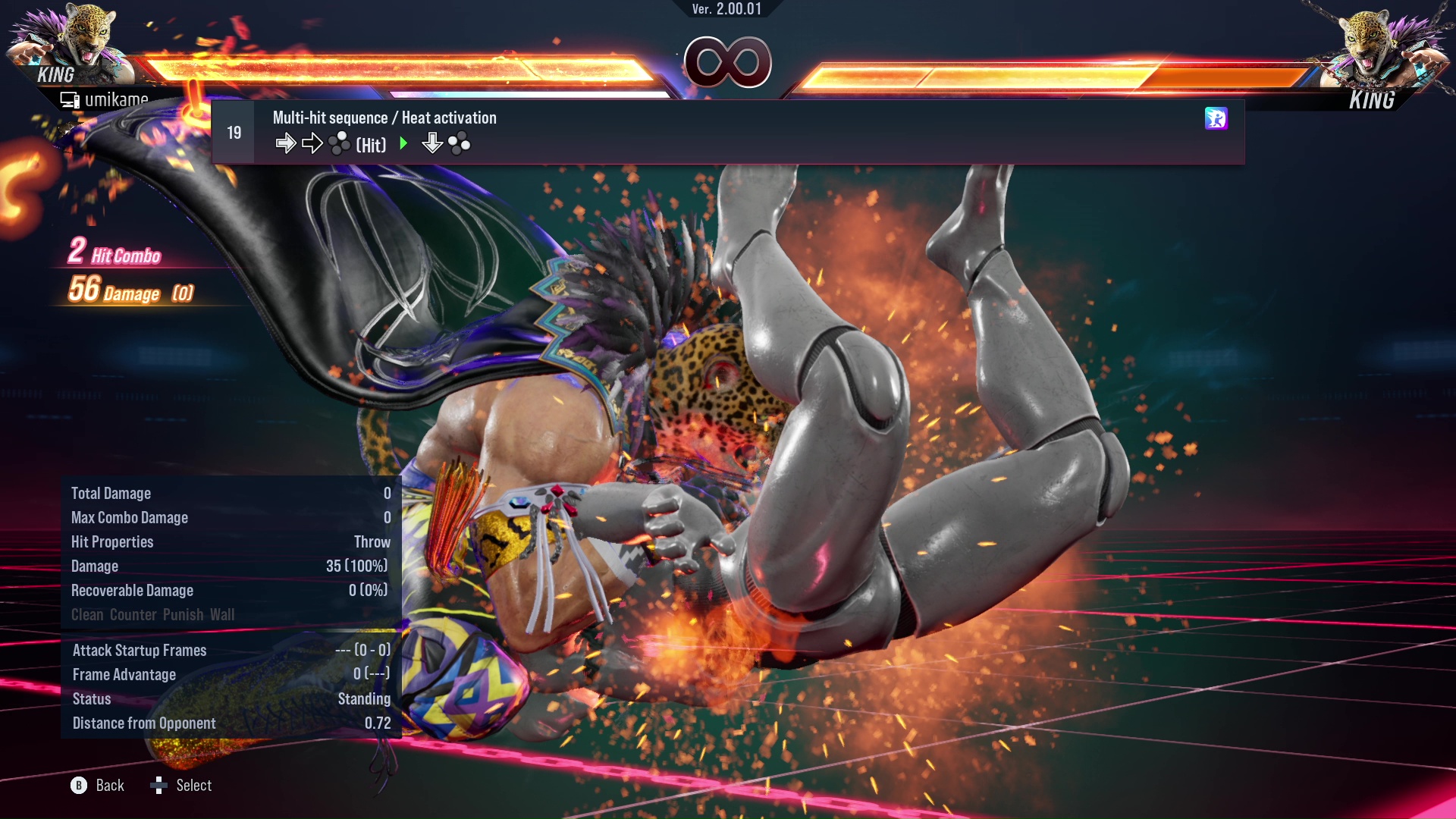Click sample number 19 in the move banner

point(234,131)
